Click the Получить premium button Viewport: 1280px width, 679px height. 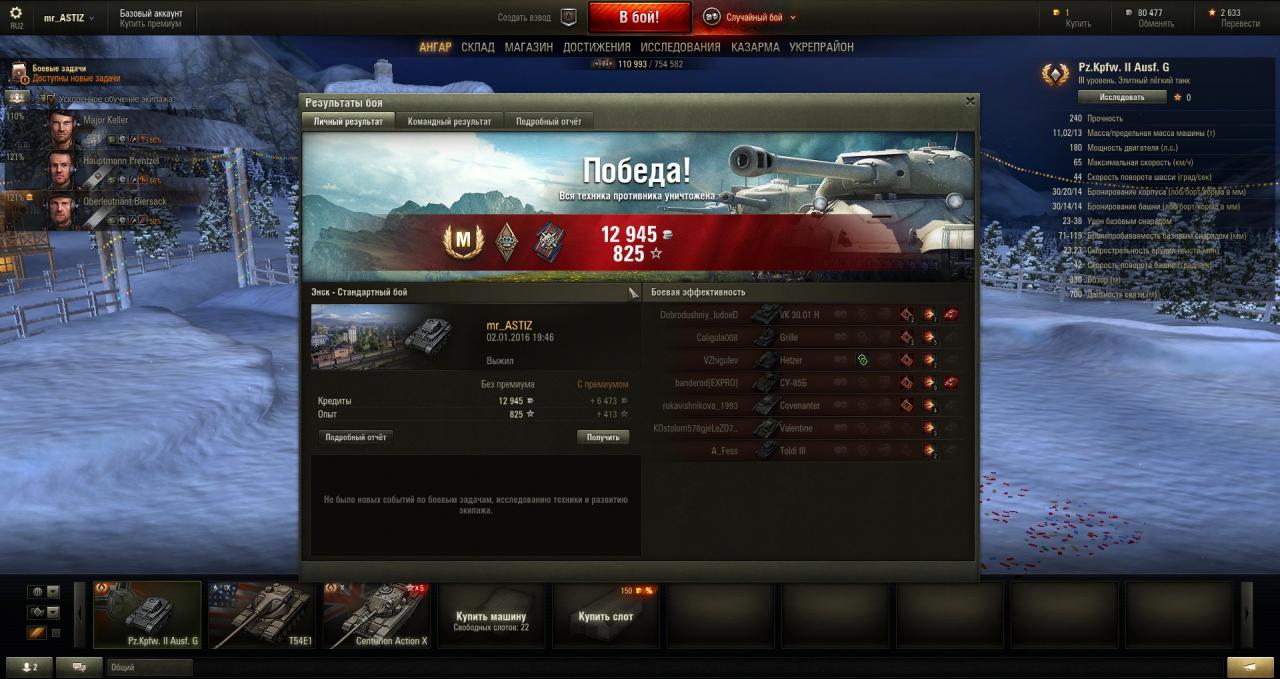point(603,437)
